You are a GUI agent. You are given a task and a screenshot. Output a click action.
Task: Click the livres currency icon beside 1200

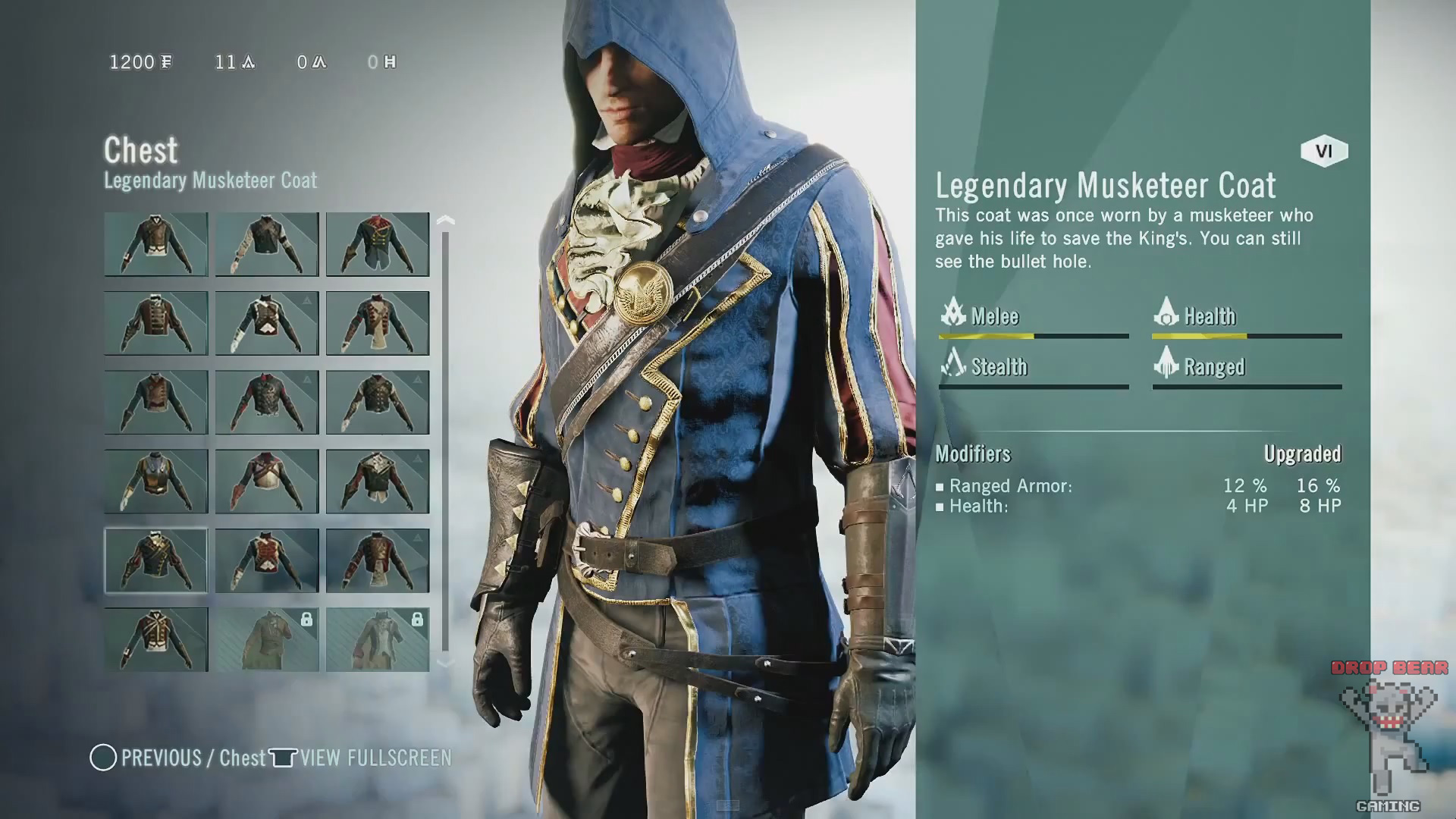click(x=168, y=62)
